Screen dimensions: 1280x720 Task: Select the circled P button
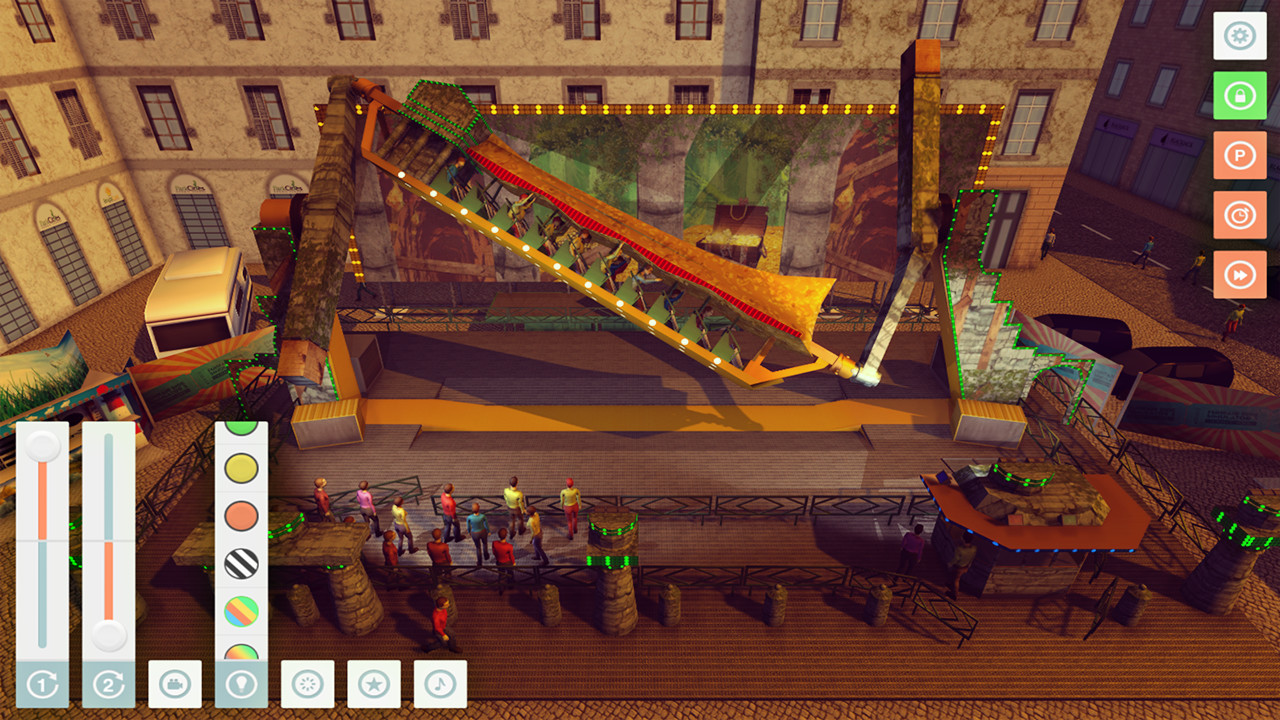point(1240,156)
